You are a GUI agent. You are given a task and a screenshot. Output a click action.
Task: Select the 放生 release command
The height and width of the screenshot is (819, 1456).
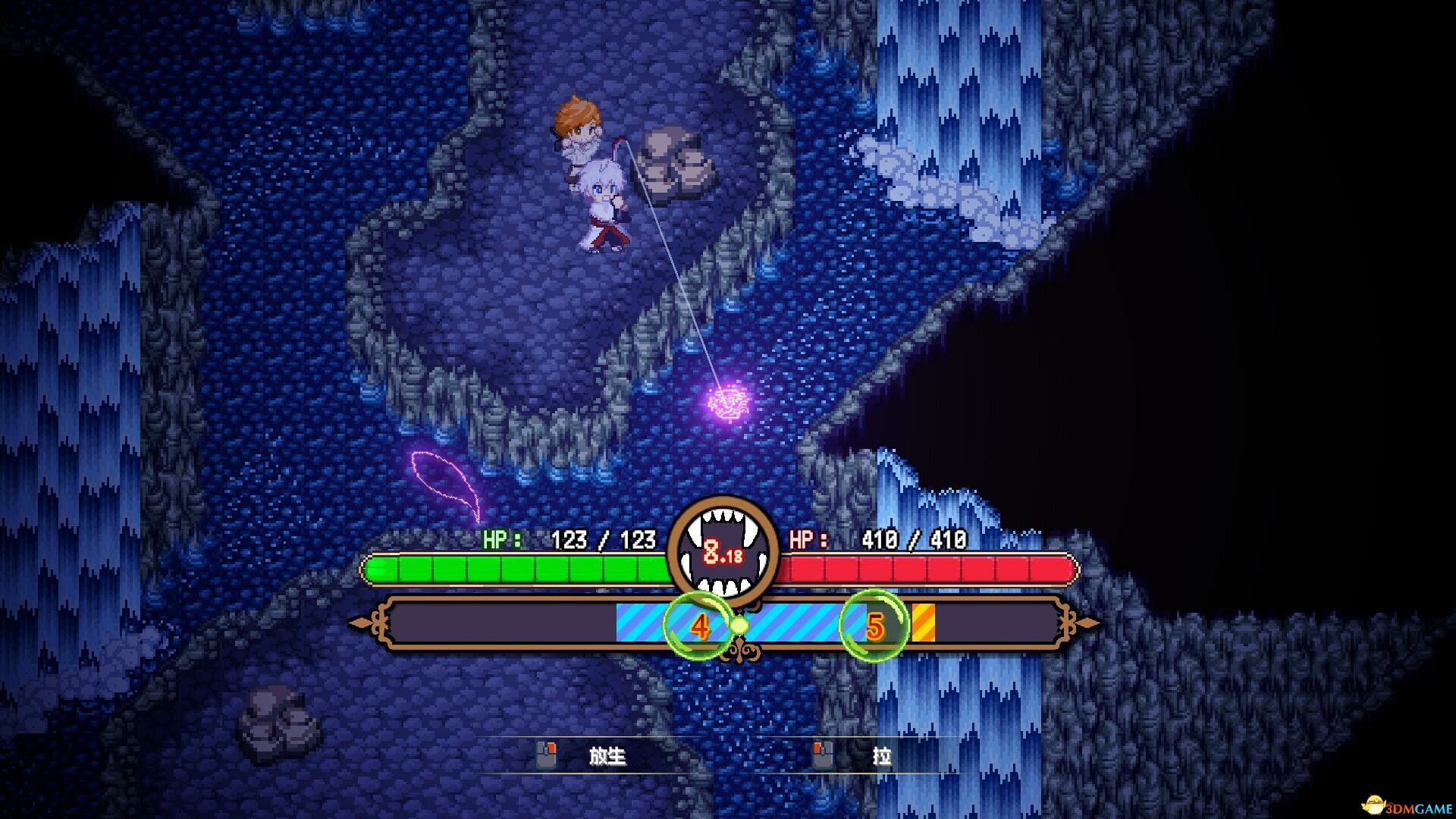click(607, 757)
